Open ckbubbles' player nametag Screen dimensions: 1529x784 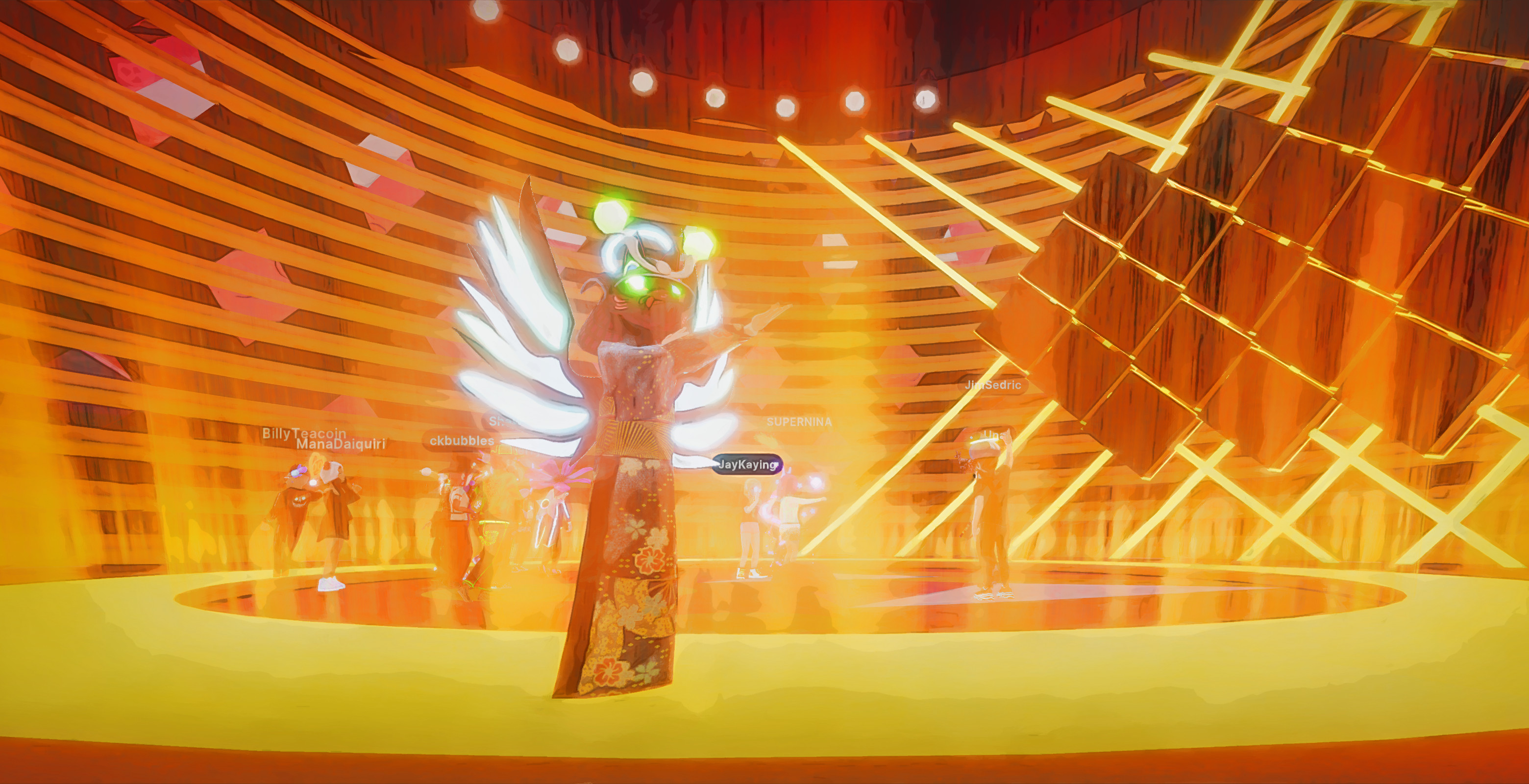click(x=461, y=441)
